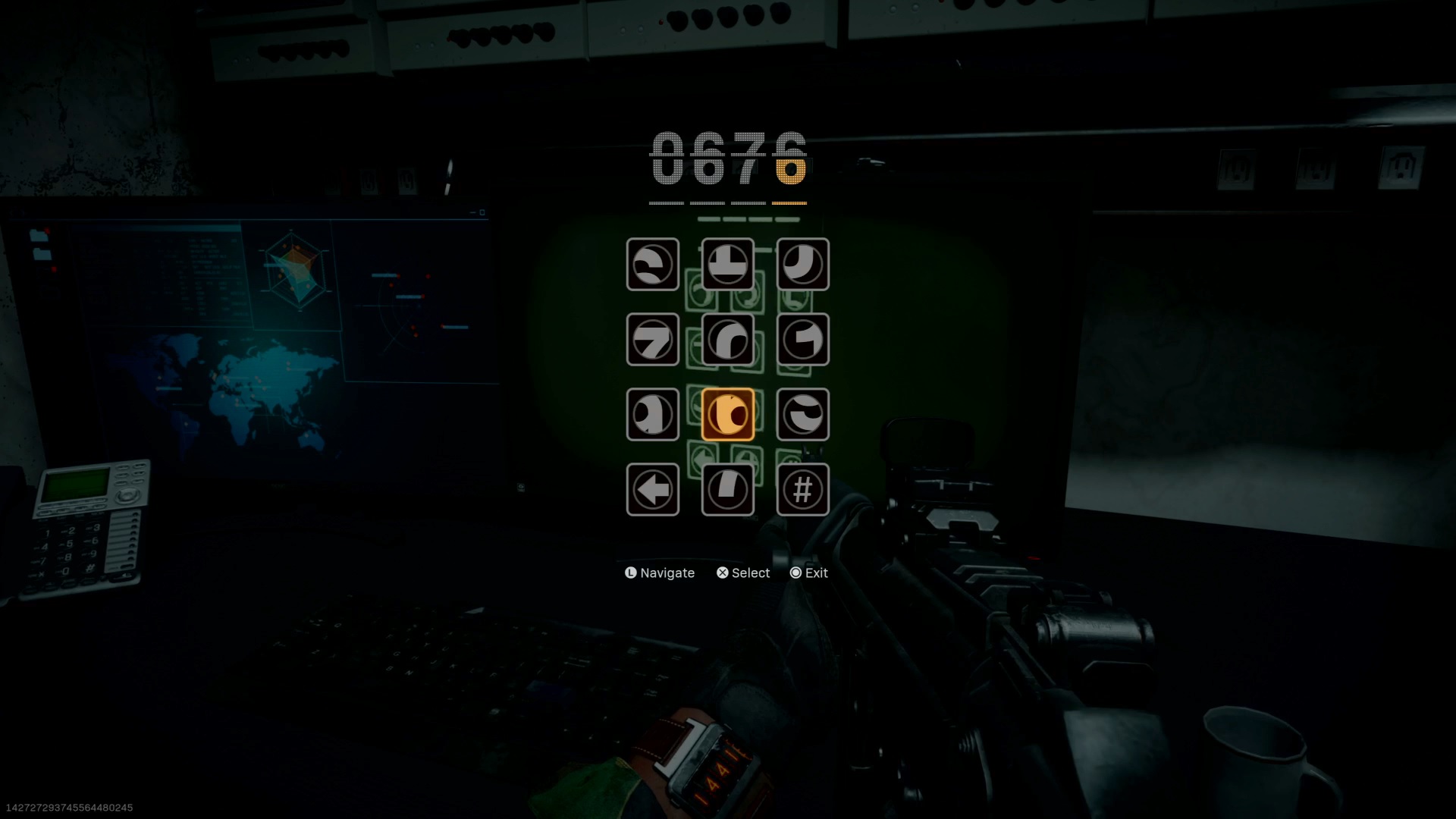Click the Navigate prompt label
The width and height of the screenshot is (1456, 819).
(659, 573)
